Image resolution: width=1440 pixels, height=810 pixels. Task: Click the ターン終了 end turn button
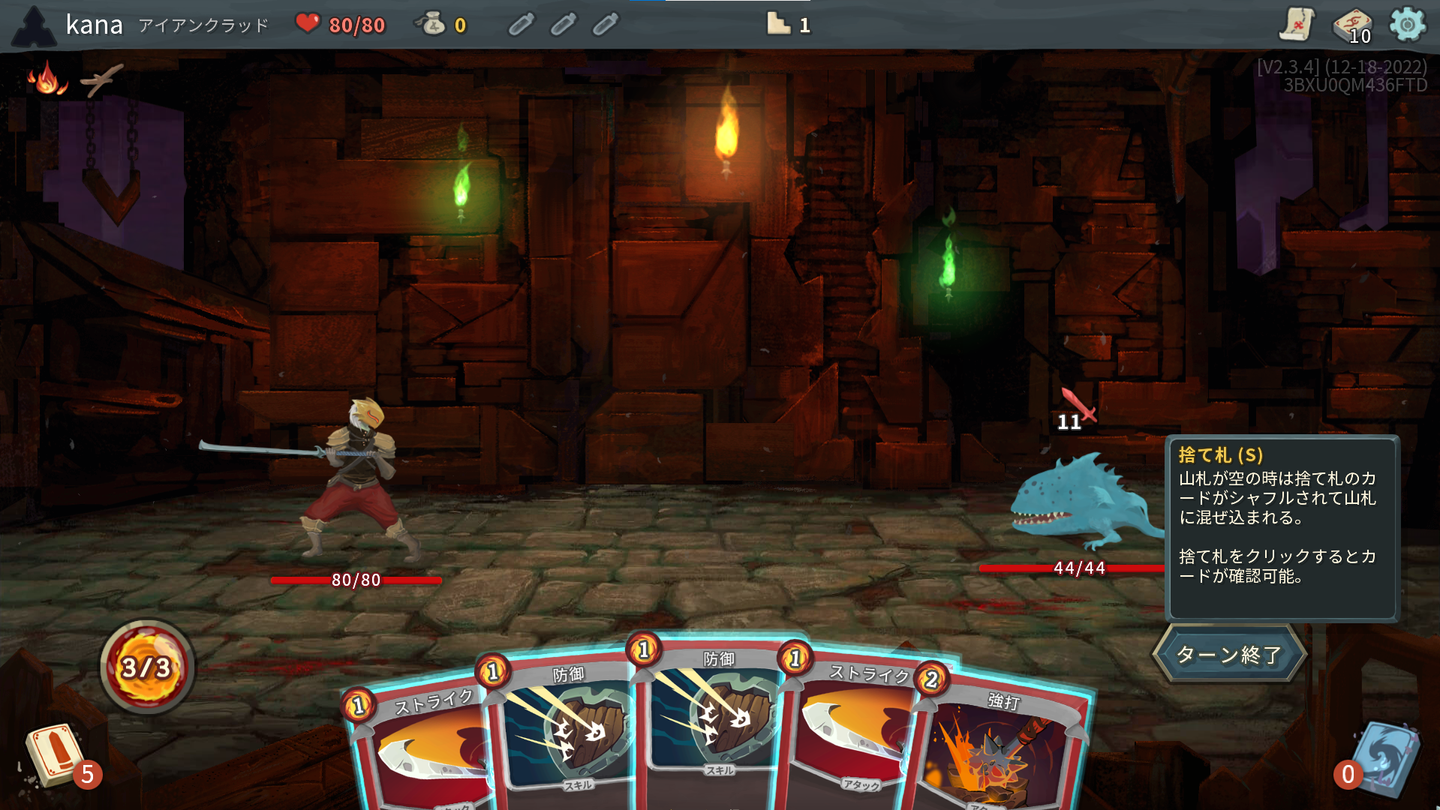coord(1229,655)
